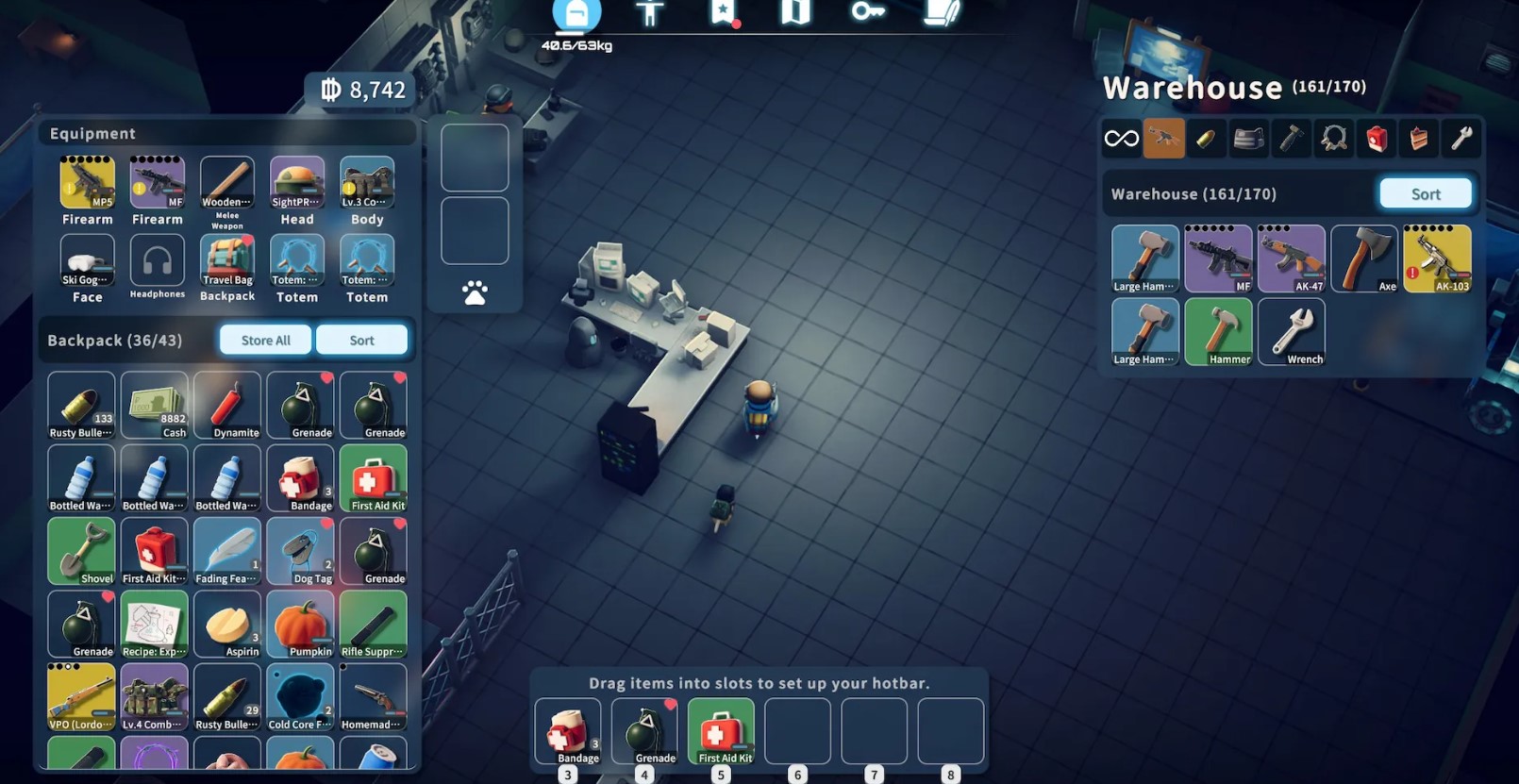
Task: Select the Axe in the warehouse
Action: click(1364, 259)
